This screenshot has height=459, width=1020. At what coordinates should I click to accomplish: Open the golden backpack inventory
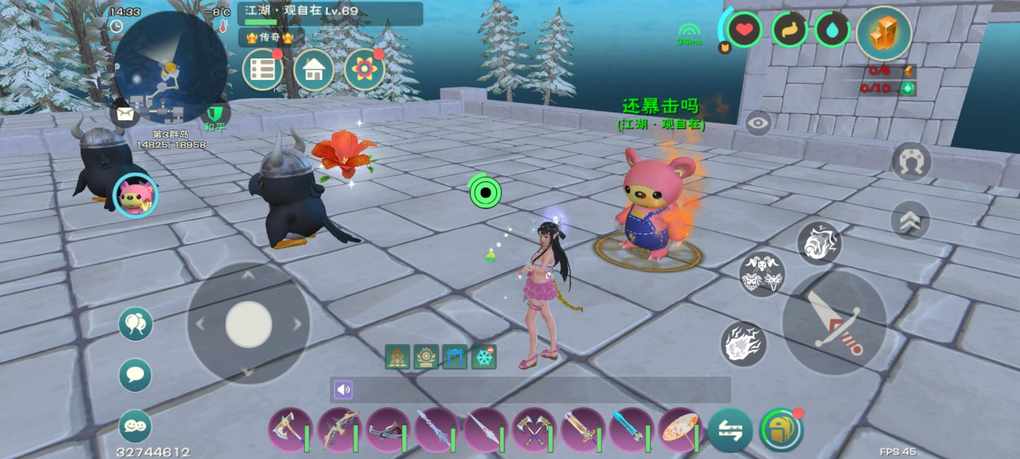click(781, 431)
